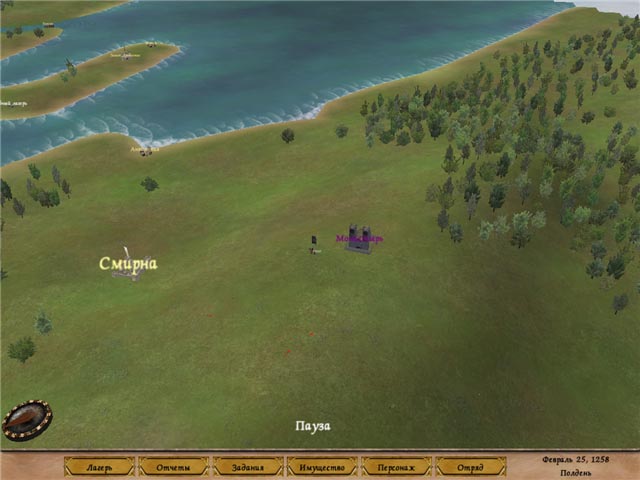The width and height of the screenshot is (640, 480).
Task: Open the Отряд (Party) screen
Action: pos(470,467)
